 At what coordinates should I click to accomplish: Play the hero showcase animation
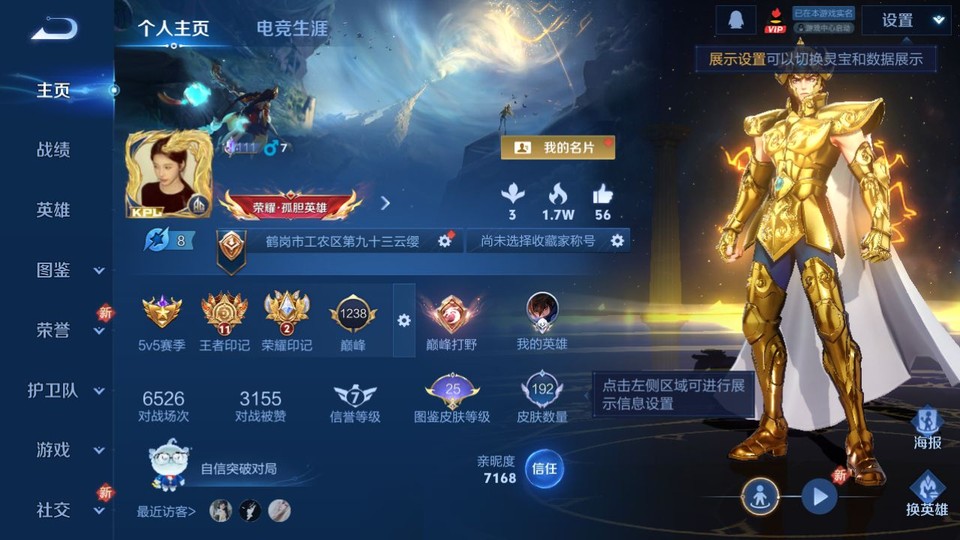click(x=819, y=495)
